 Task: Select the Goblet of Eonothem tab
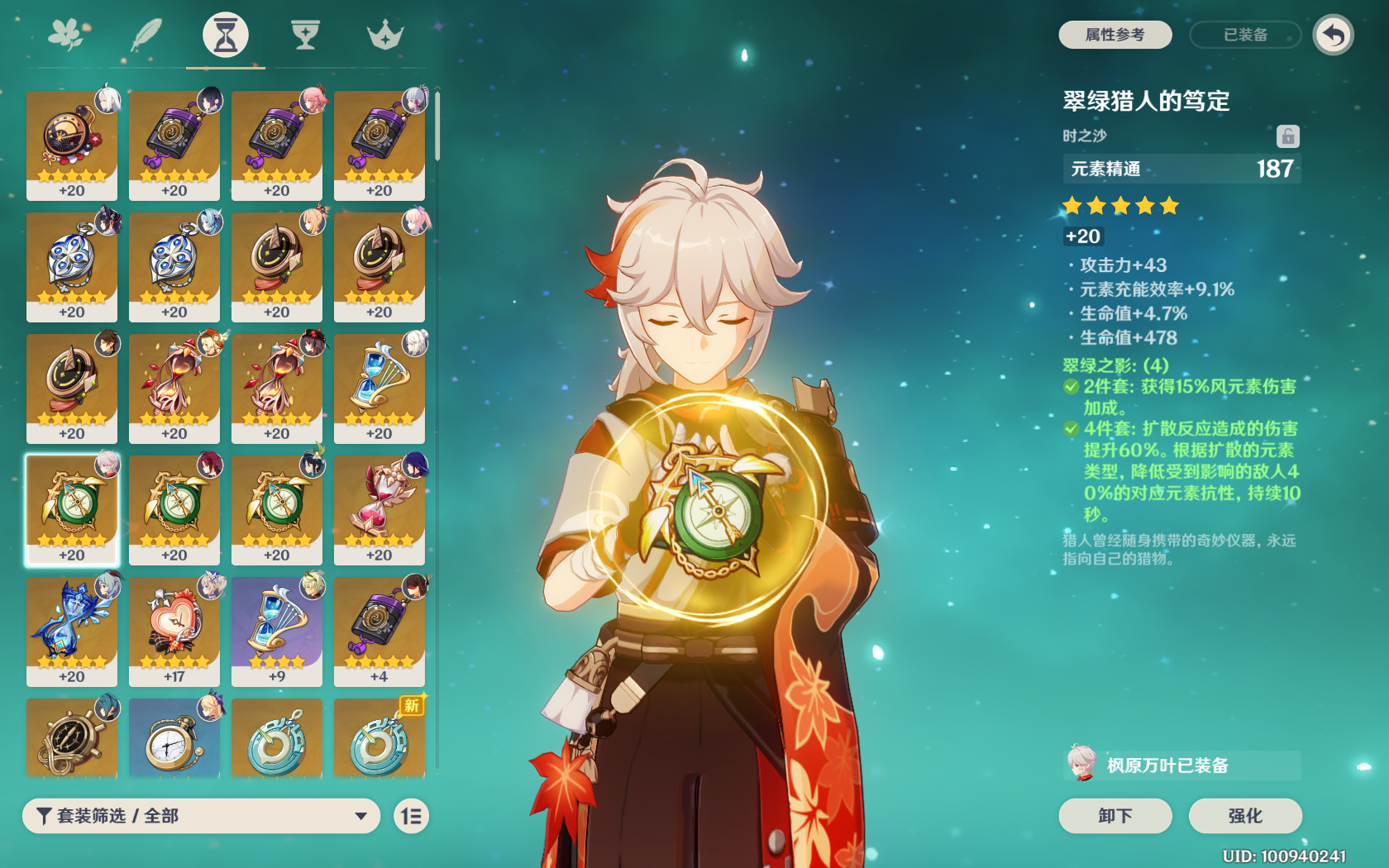click(305, 35)
